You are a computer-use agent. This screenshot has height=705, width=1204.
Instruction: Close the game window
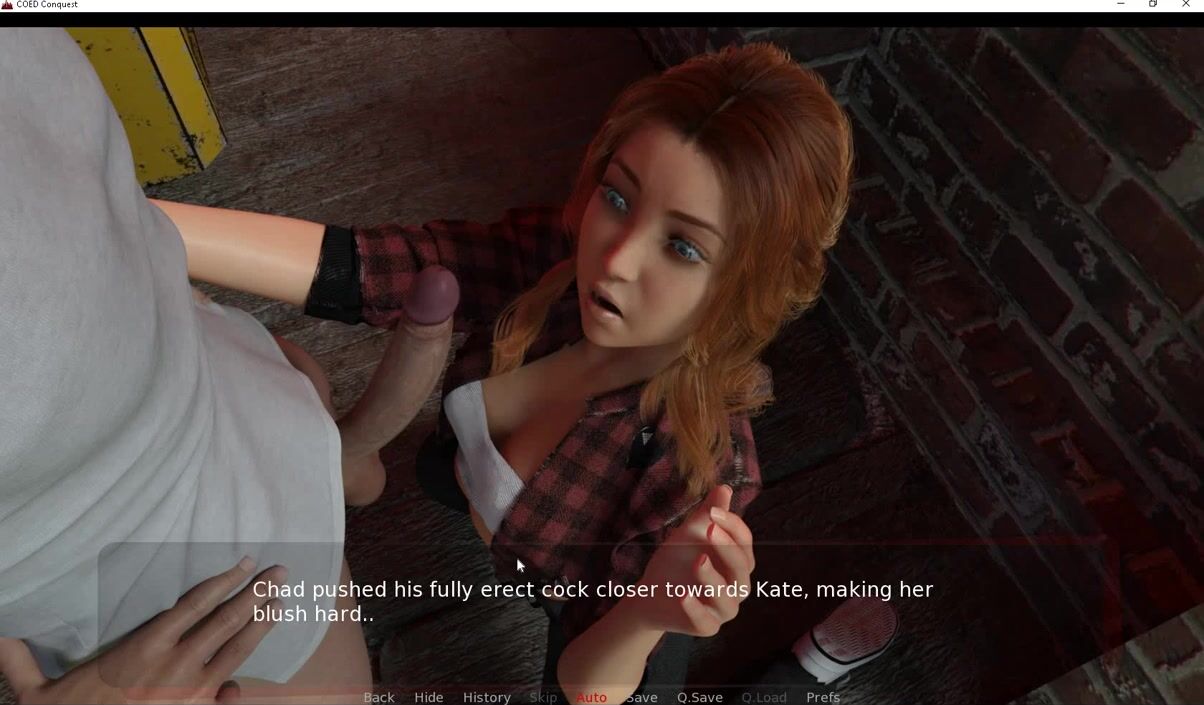click(x=1186, y=5)
